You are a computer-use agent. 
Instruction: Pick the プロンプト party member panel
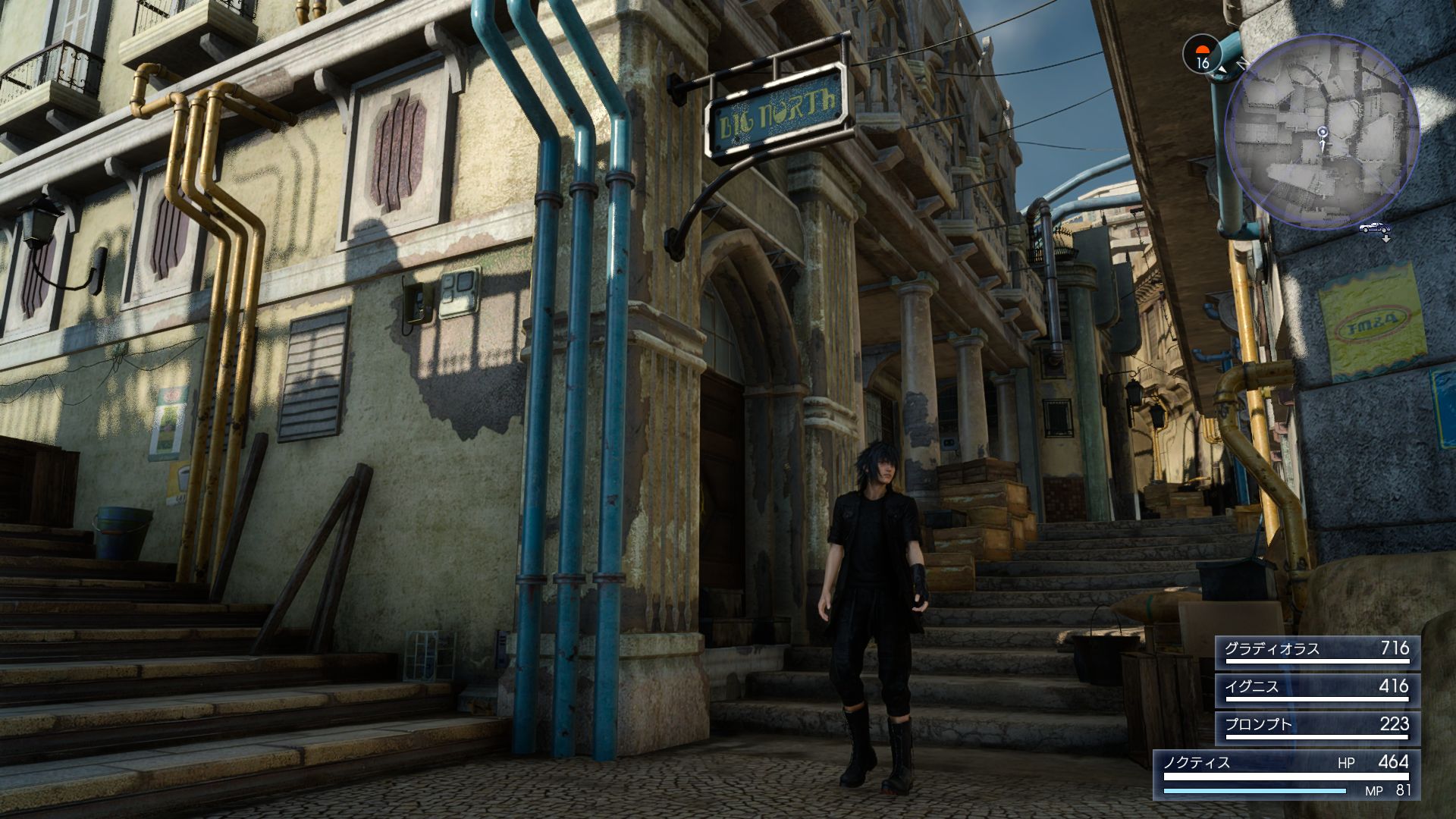tap(1317, 727)
